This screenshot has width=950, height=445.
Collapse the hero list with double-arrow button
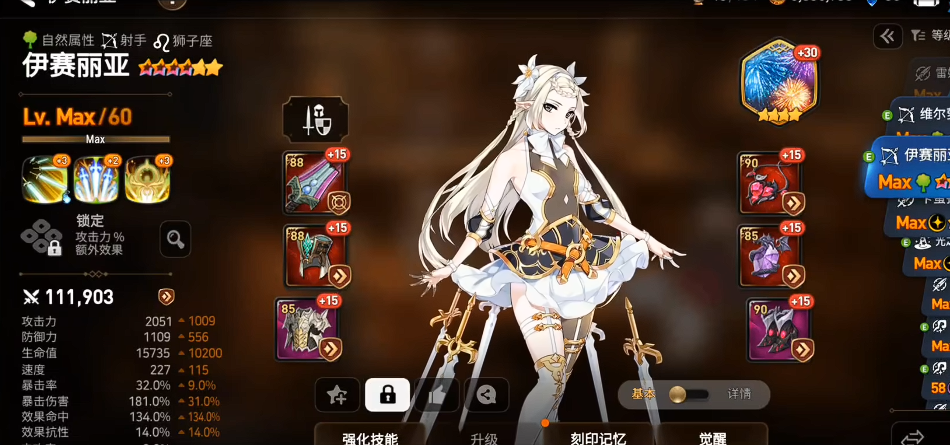pos(887,37)
